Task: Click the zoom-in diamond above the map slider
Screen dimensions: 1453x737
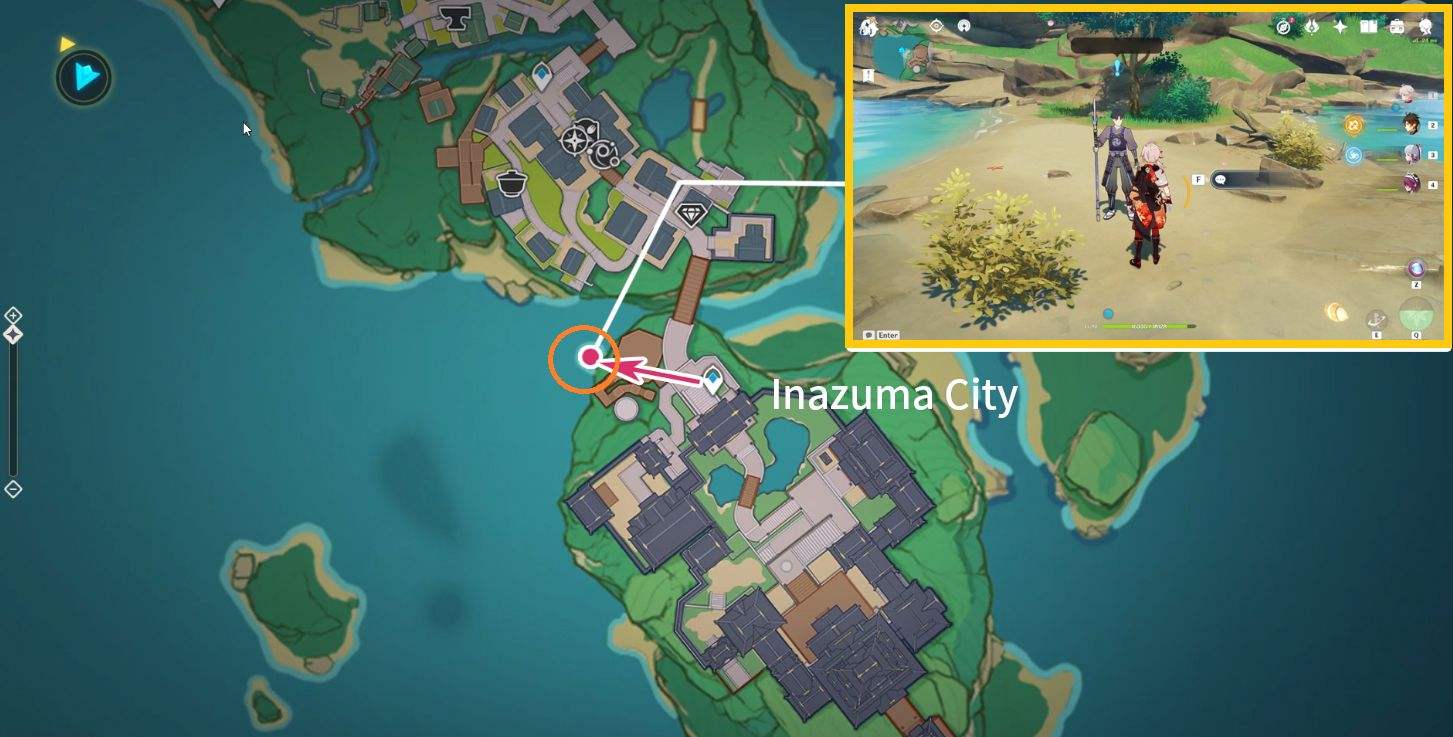Action: pyautogui.click(x=13, y=315)
